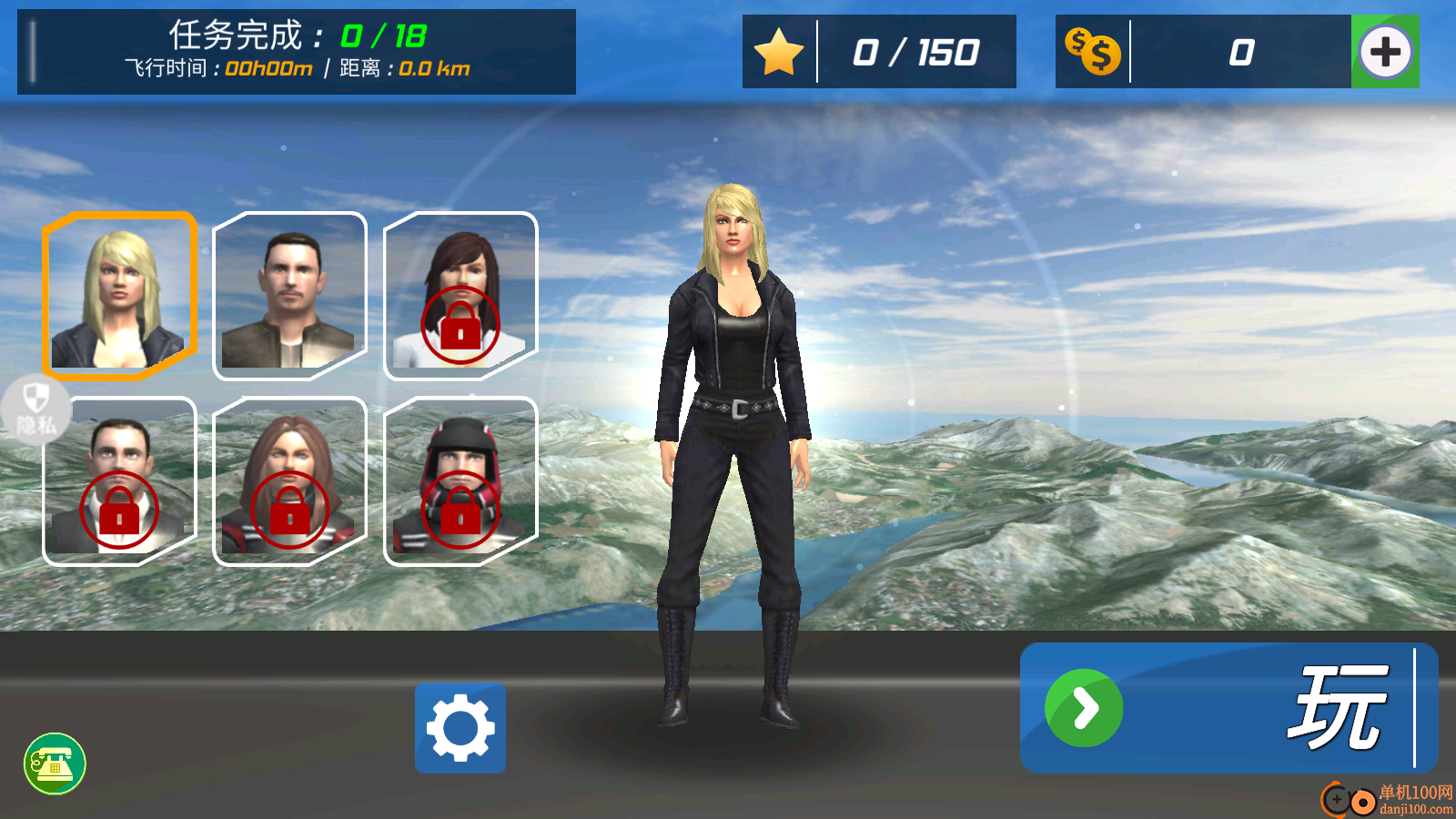
Task: Choose the dark-haired man in brown jacket
Action: point(289,296)
